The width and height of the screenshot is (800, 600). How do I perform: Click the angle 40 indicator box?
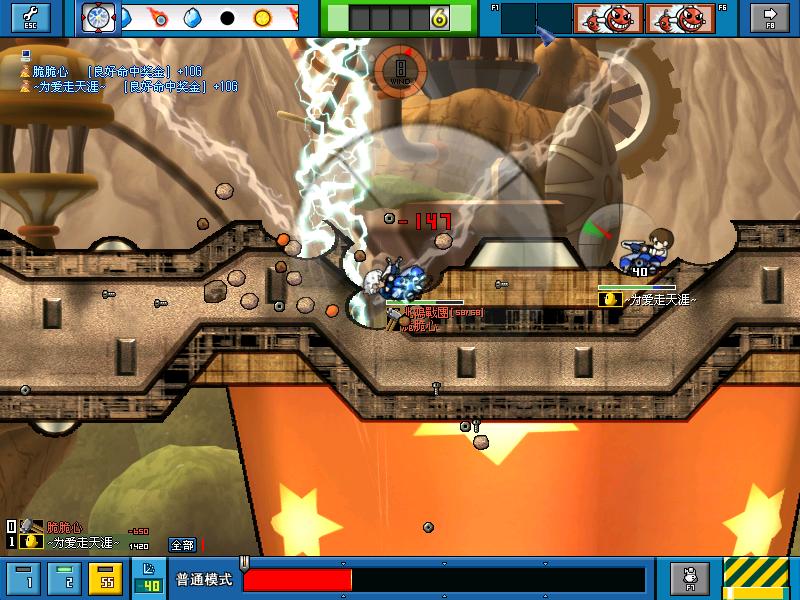coord(148,579)
